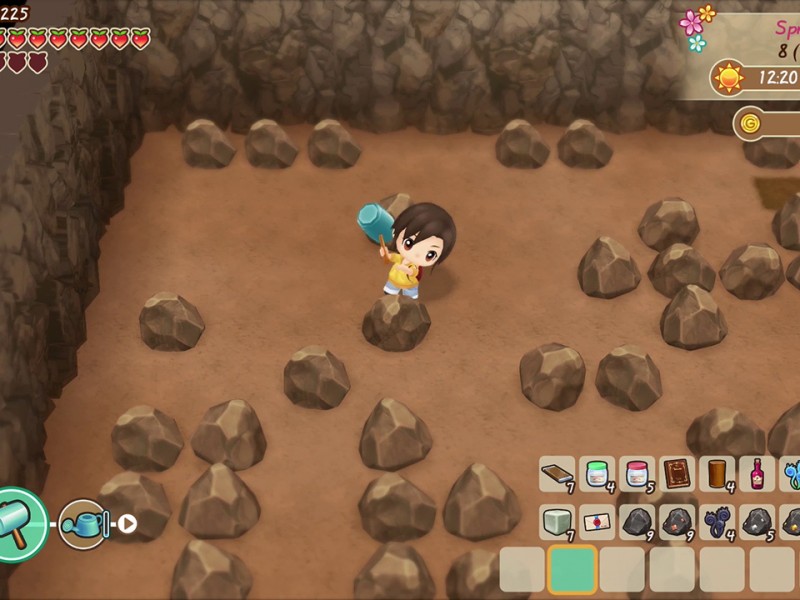Image resolution: width=800 pixels, height=600 pixels.
Task: Click the highlighted green hotbar slot
Action: (x=572, y=570)
